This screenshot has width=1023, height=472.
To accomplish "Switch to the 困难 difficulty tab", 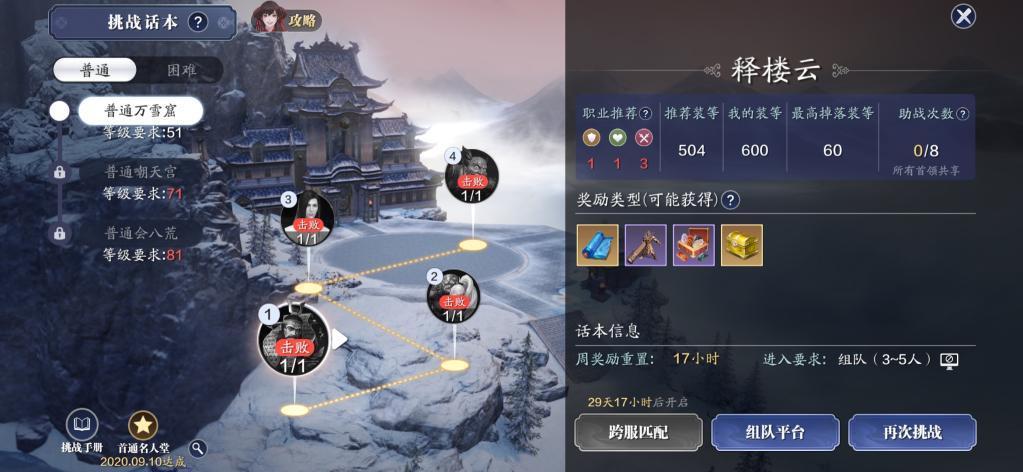I will tap(180, 70).
